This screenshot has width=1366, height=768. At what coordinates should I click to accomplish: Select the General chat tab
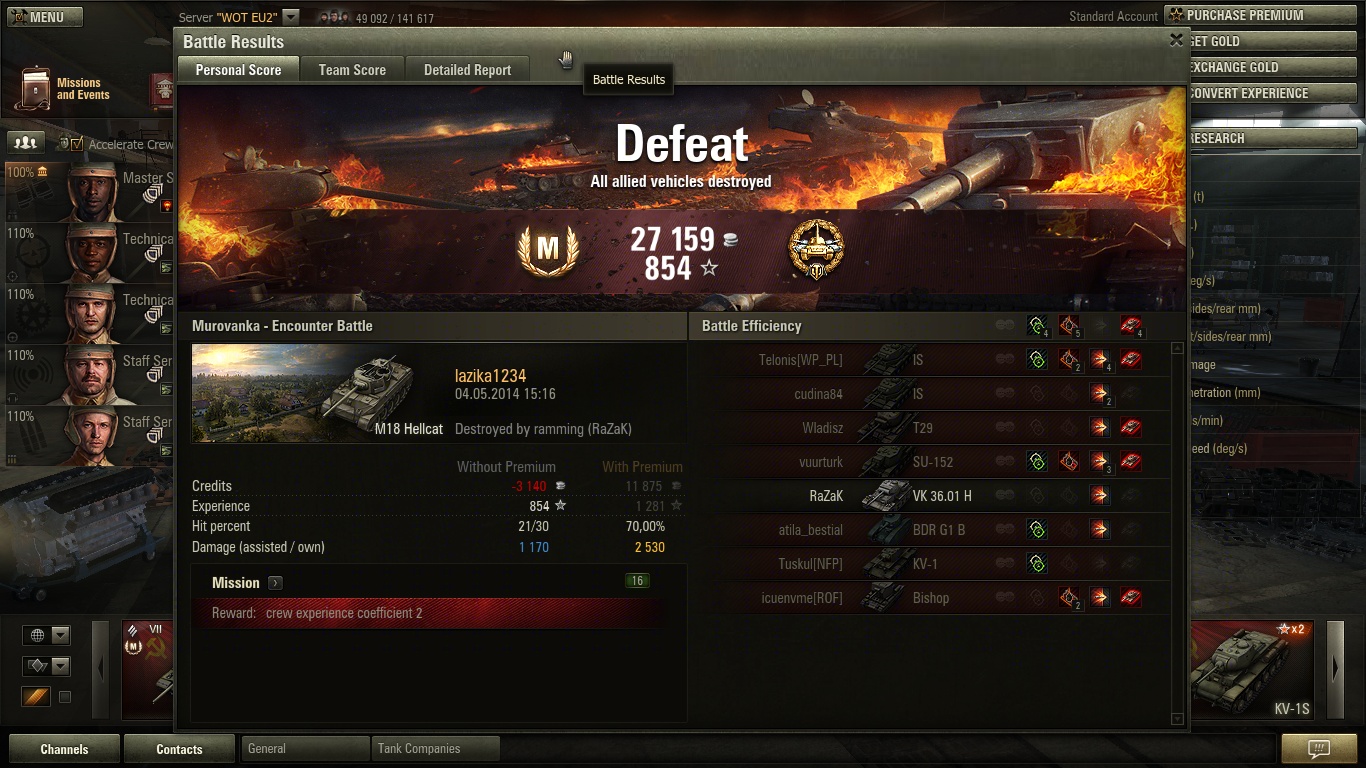(305, 748)
